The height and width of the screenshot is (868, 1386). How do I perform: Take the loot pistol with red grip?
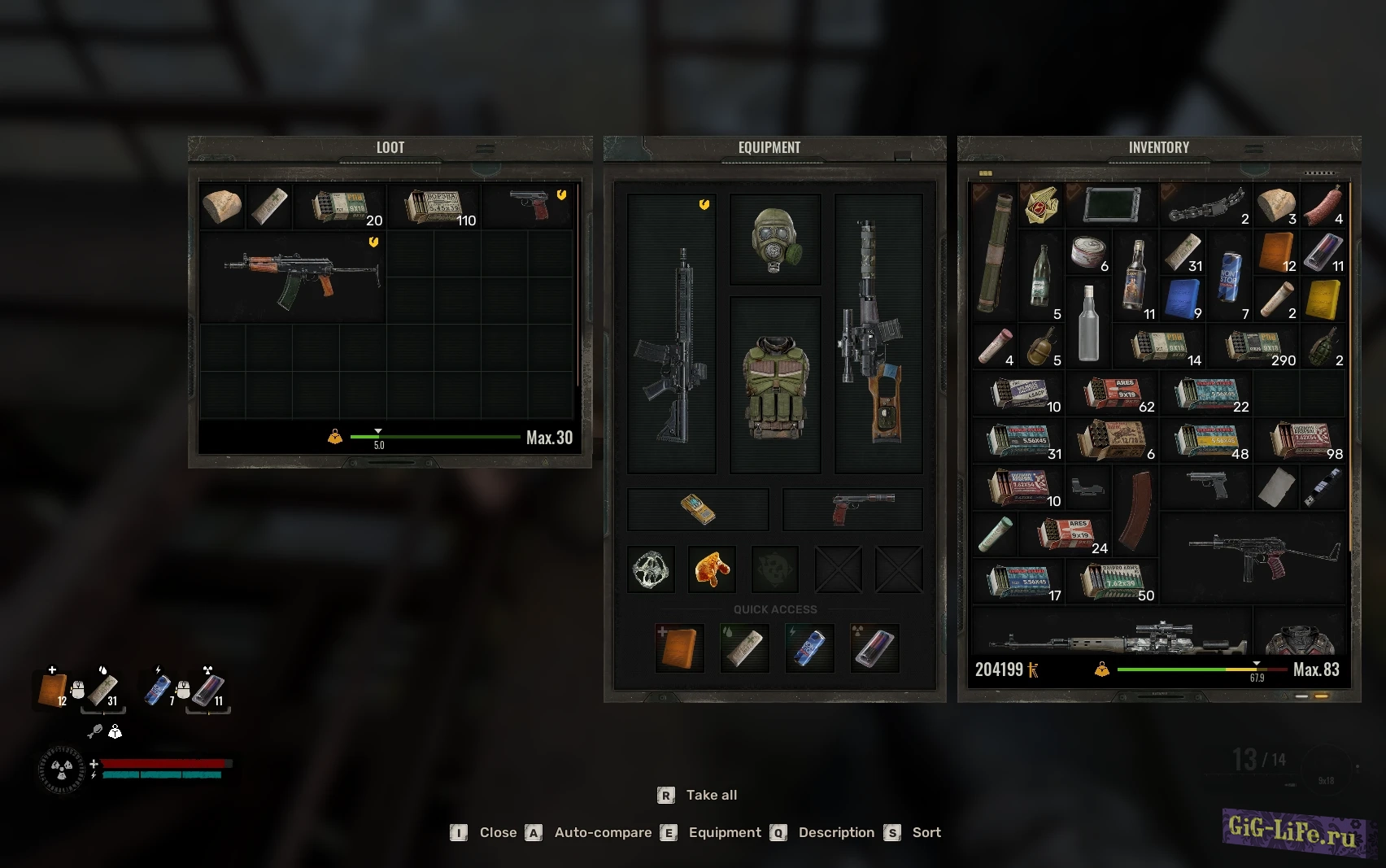pyautogui.click(x=530, y=205)
